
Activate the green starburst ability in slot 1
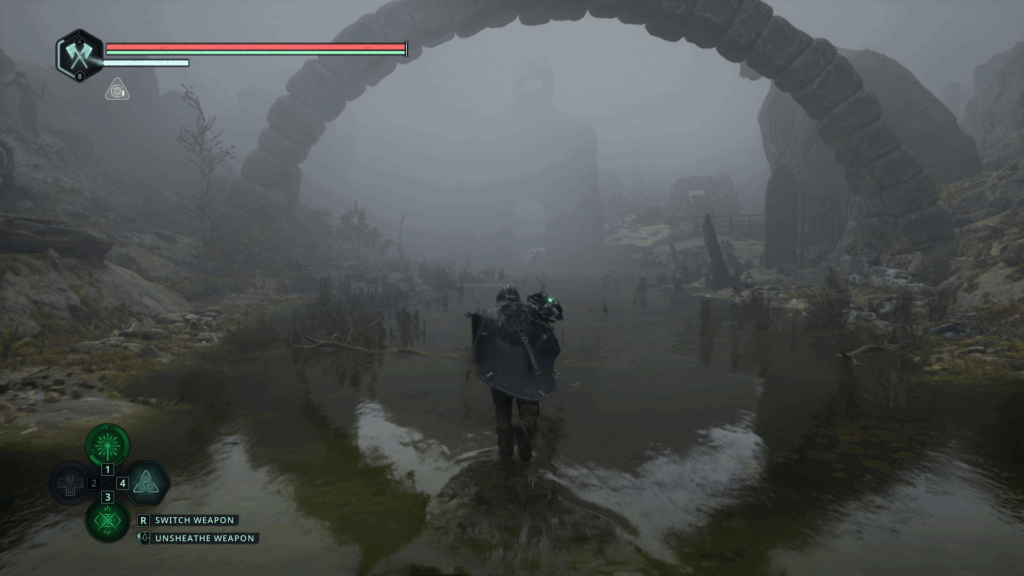108,444
